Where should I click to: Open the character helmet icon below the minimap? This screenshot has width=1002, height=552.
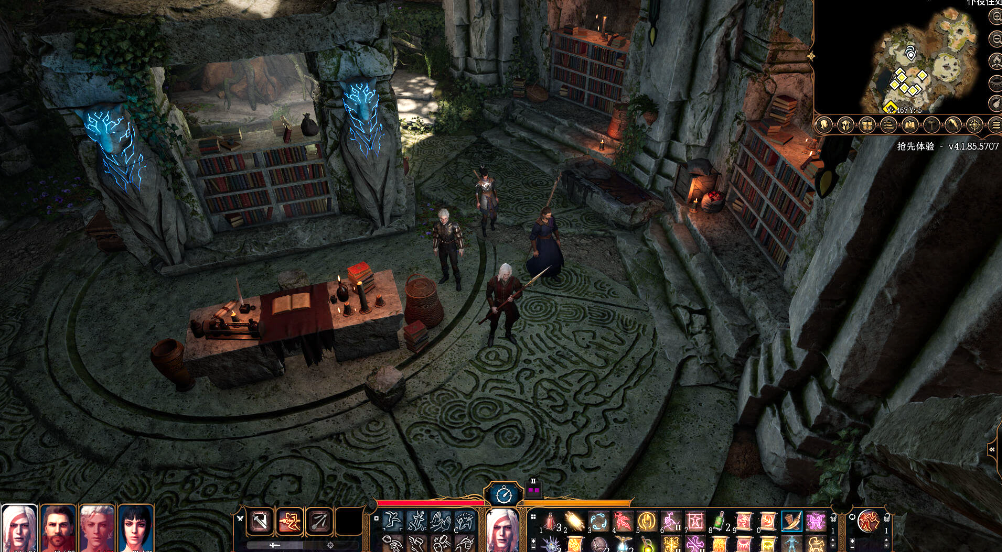[846, 125]
